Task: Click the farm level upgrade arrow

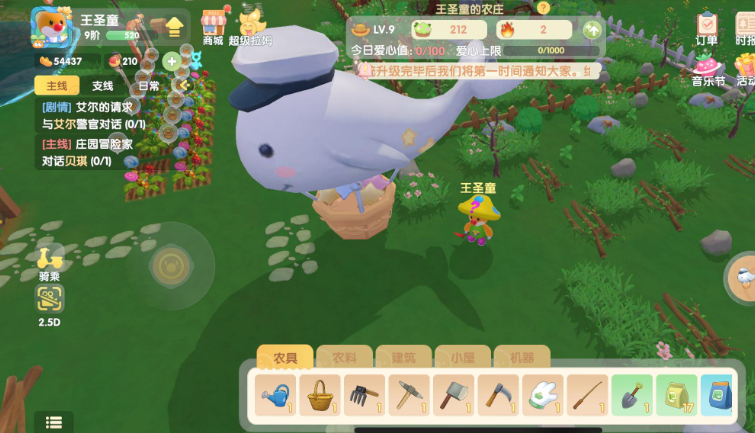Action: [x=593, y=30]
